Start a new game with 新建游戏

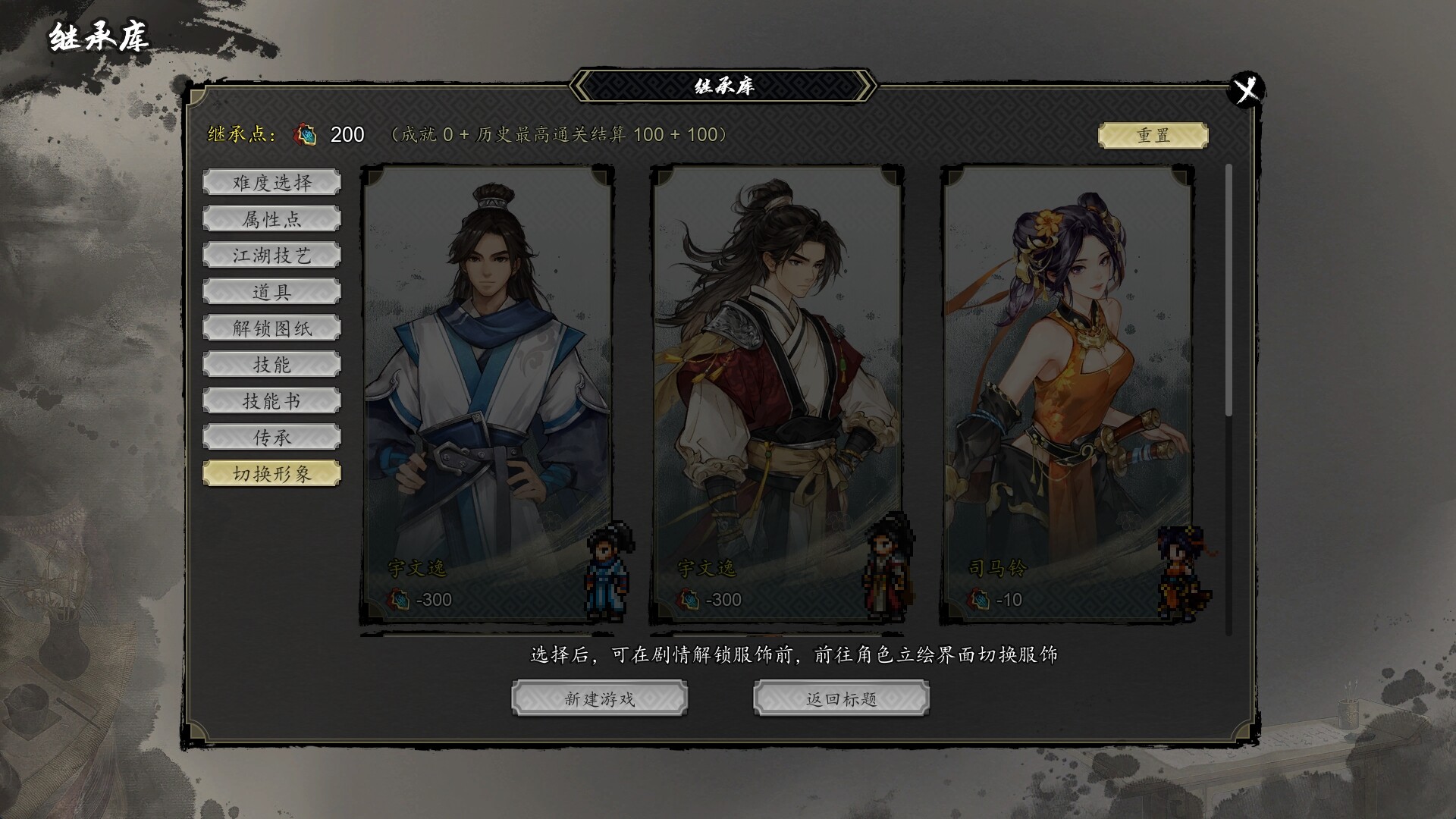pos(599,698)
